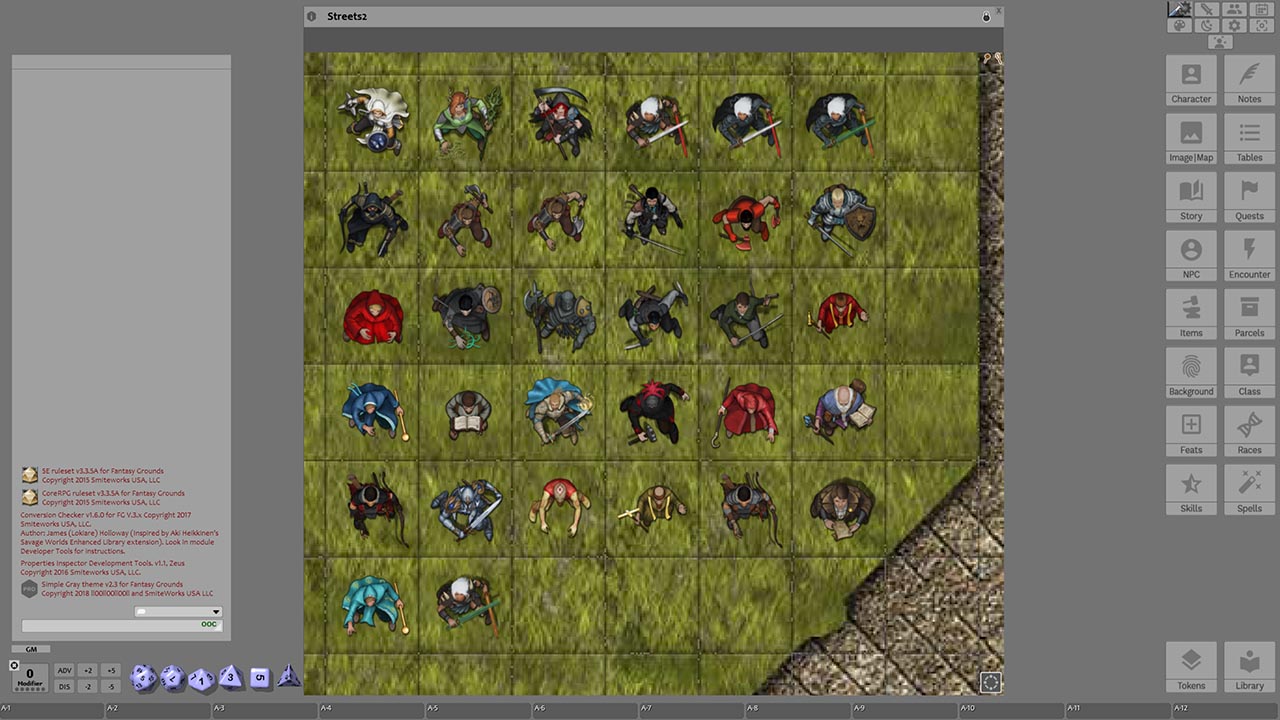Open the Tokens bag in the sidebar
This screenshot has height=720, width=1280.
coord(1191,665)
